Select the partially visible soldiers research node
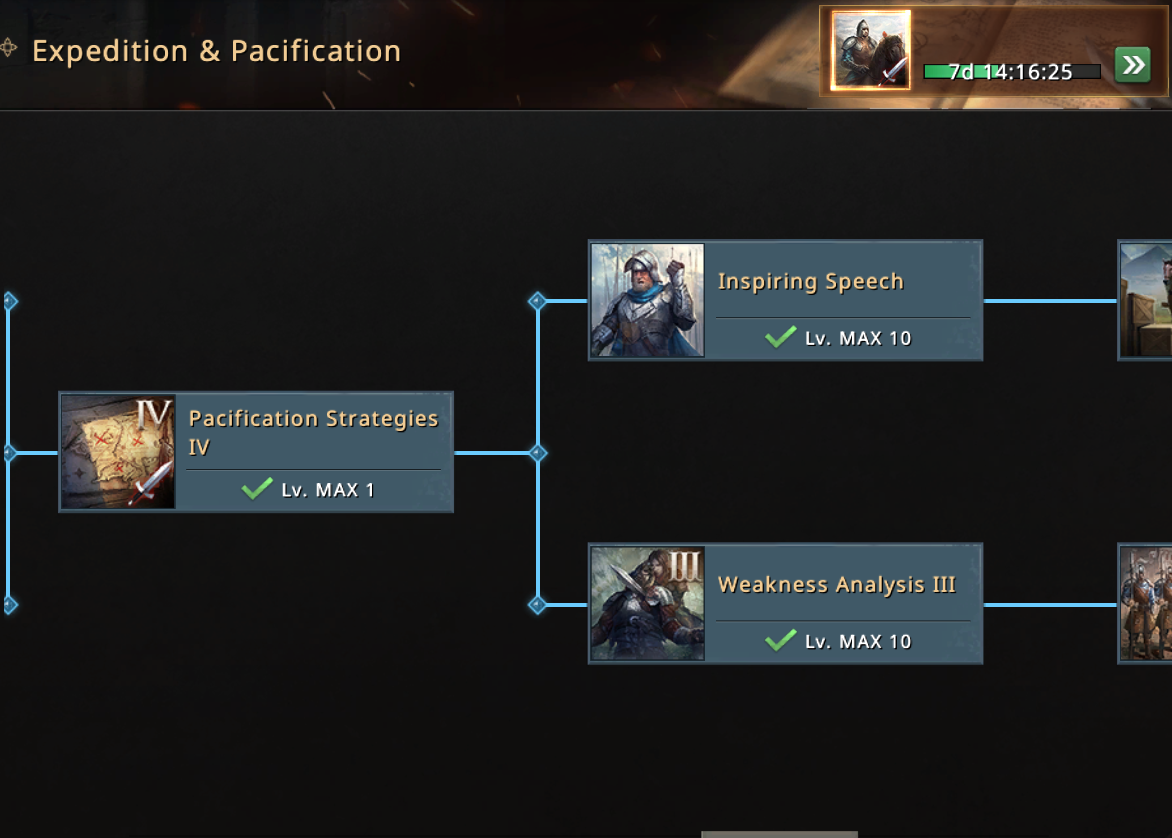1172x838 pixels. 1146,603
